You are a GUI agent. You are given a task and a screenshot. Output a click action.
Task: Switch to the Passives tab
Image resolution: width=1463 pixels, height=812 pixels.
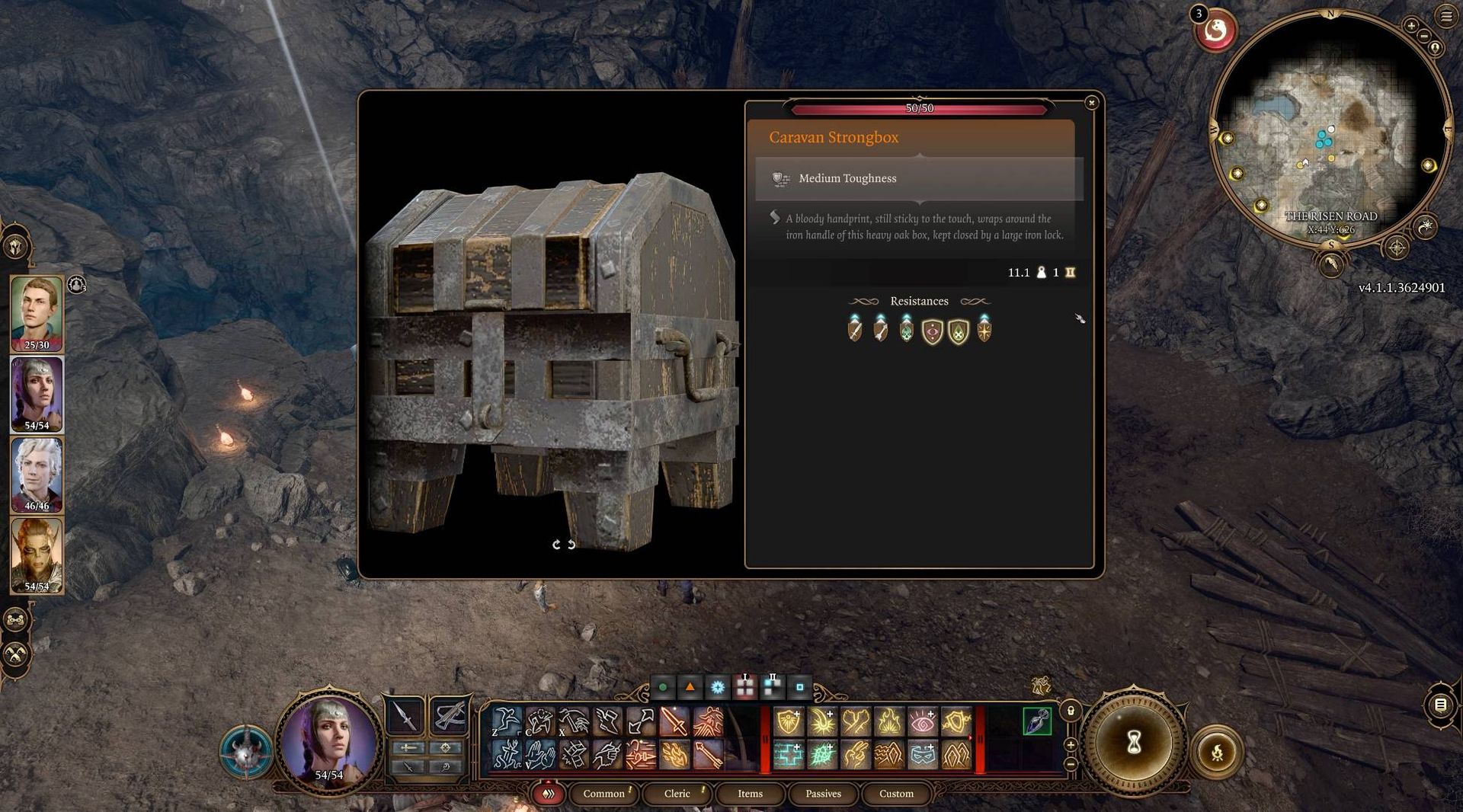point(823,794)
